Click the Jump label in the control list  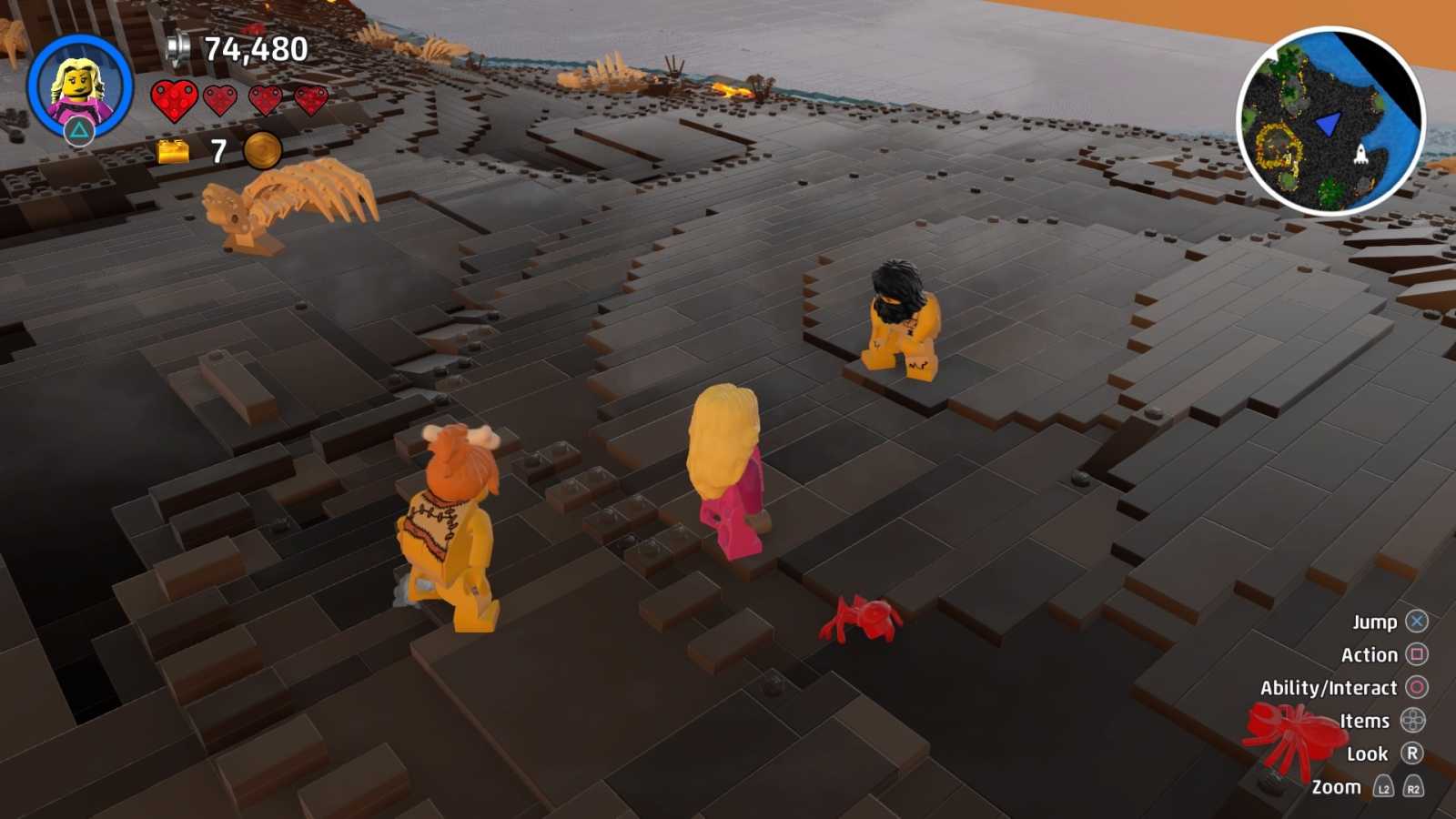(1375, 622)
